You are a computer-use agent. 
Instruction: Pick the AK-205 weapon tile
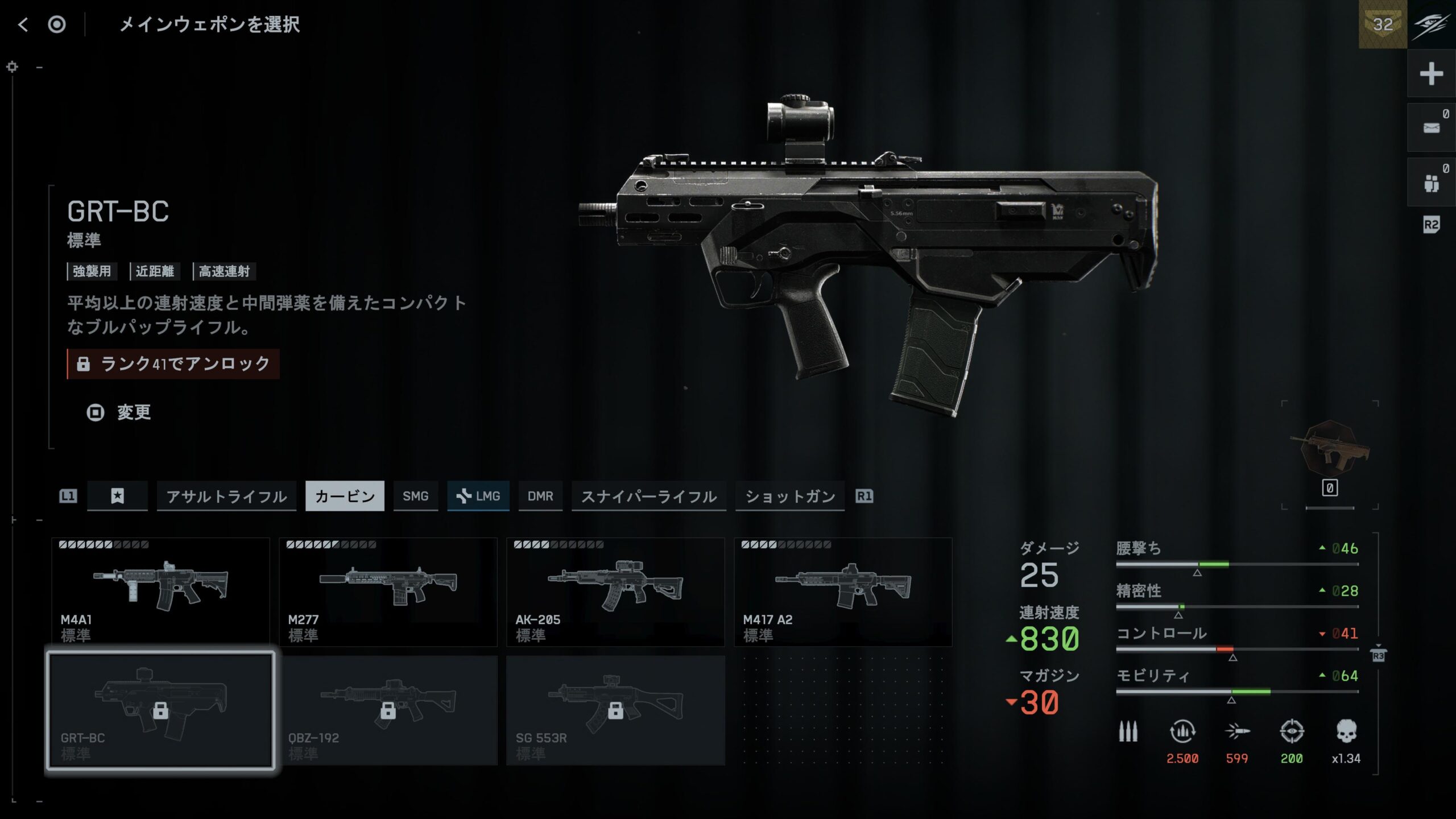click(615, 591)
